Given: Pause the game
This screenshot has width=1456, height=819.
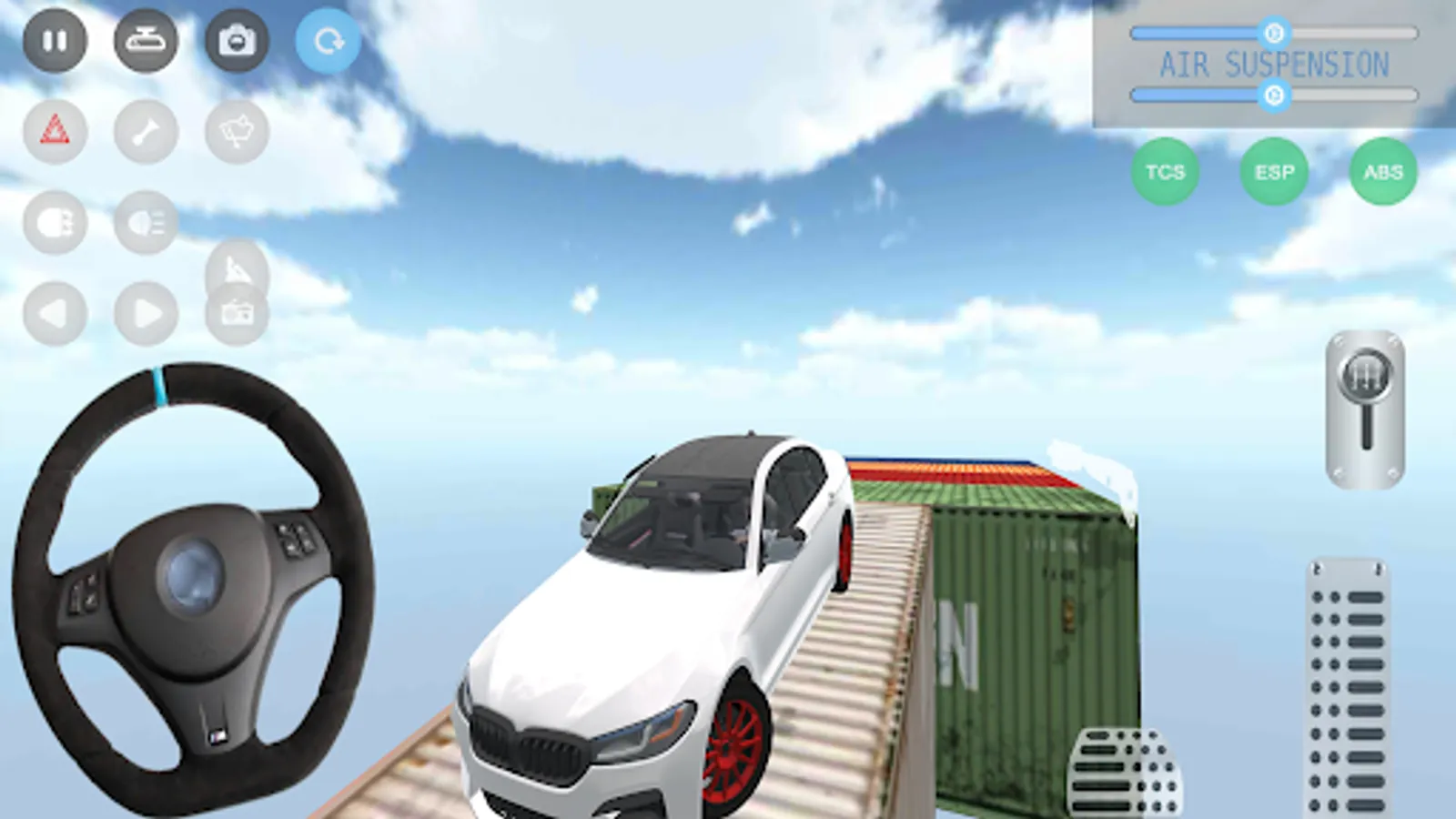Looking at the screenshot, I should click(x=55, y=41).
